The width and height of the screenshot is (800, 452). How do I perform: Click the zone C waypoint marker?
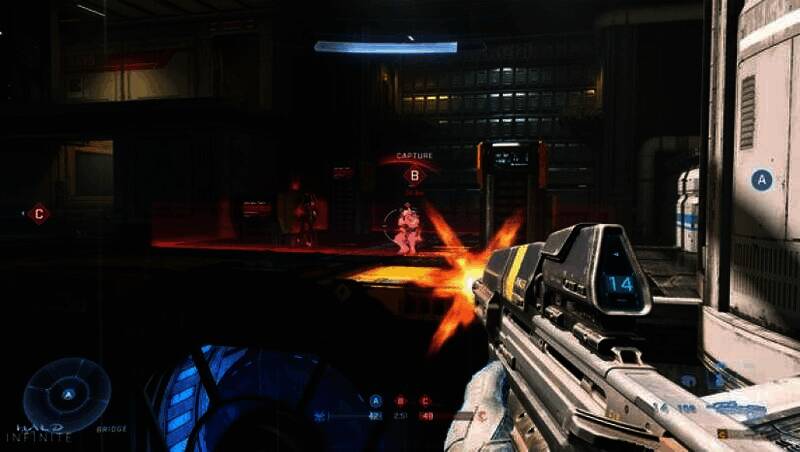[x=39, y=213]
